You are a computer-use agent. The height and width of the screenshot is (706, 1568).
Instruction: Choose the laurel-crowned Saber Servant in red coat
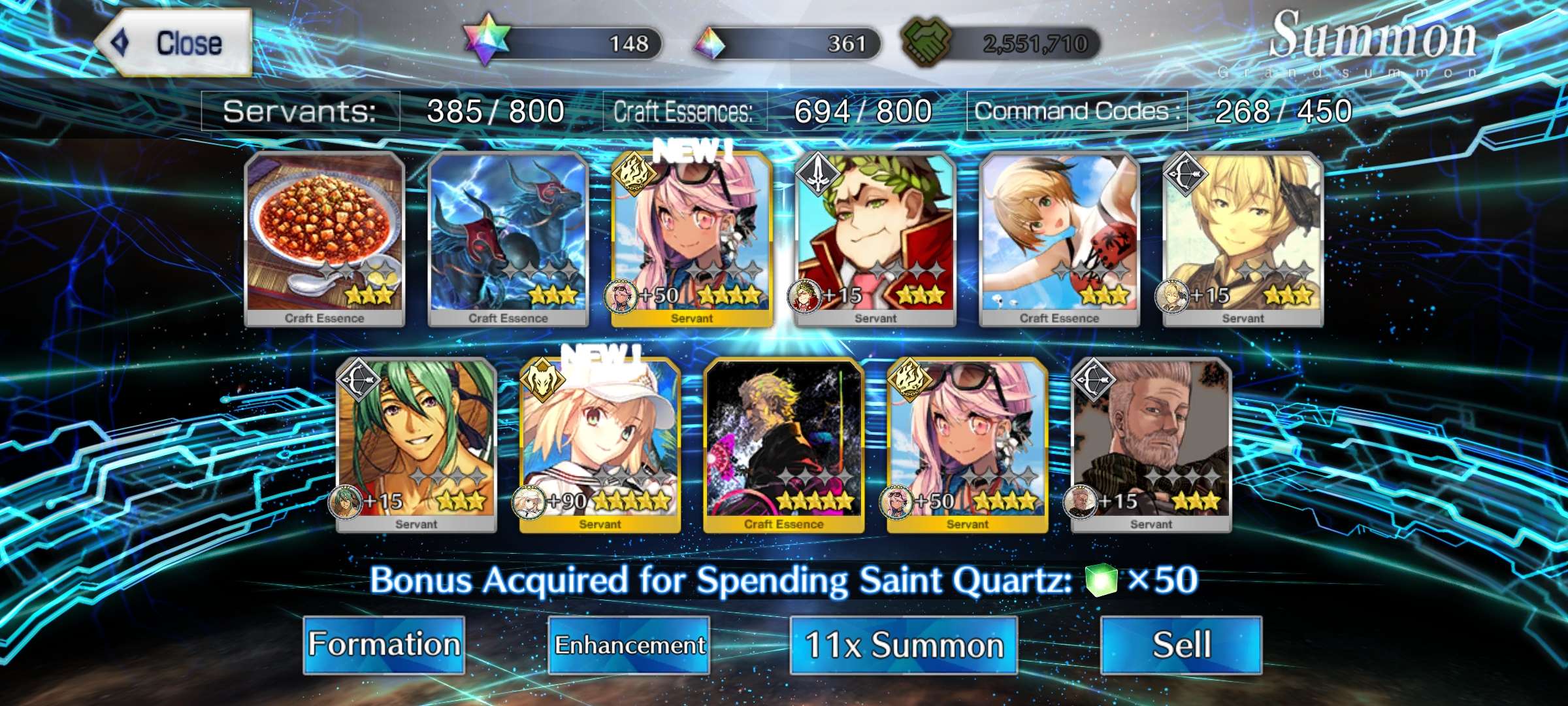pyautogui.click(x=875, y=239)
